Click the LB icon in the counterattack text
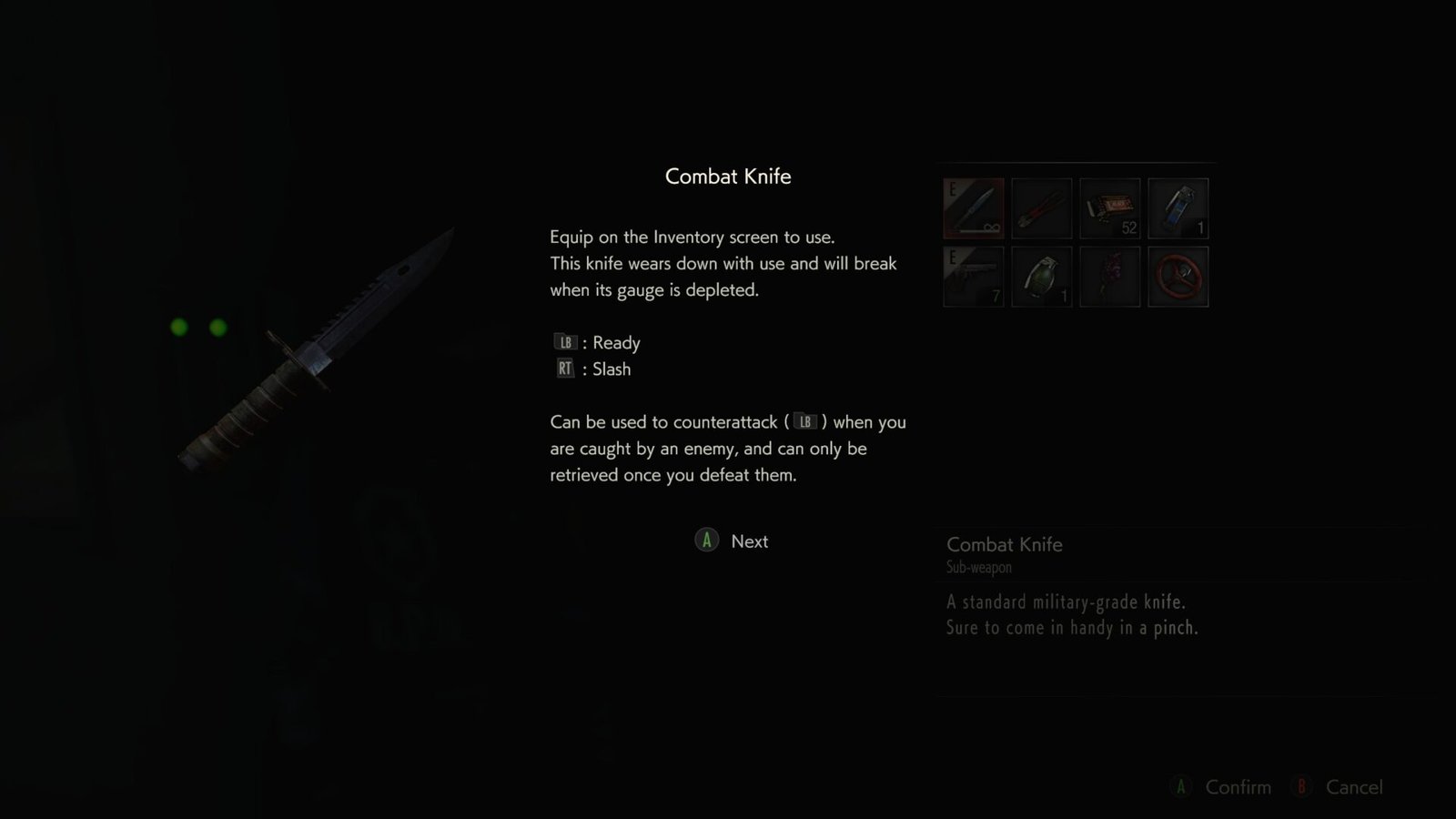Viewport: 1456px width, 819px height. point(804,421)
